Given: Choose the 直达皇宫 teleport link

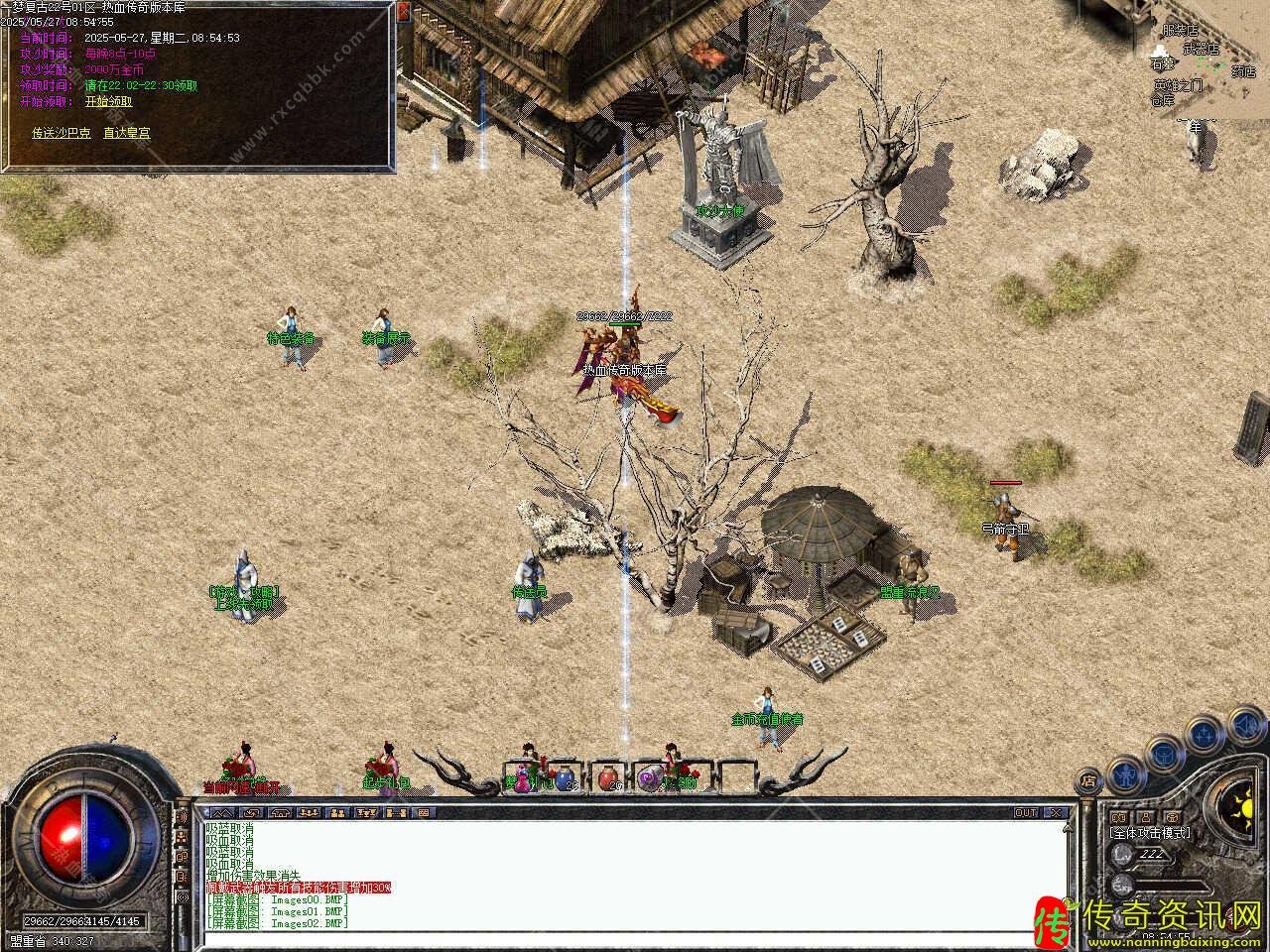Looking at the screenshot, I should tap(127, 133).
